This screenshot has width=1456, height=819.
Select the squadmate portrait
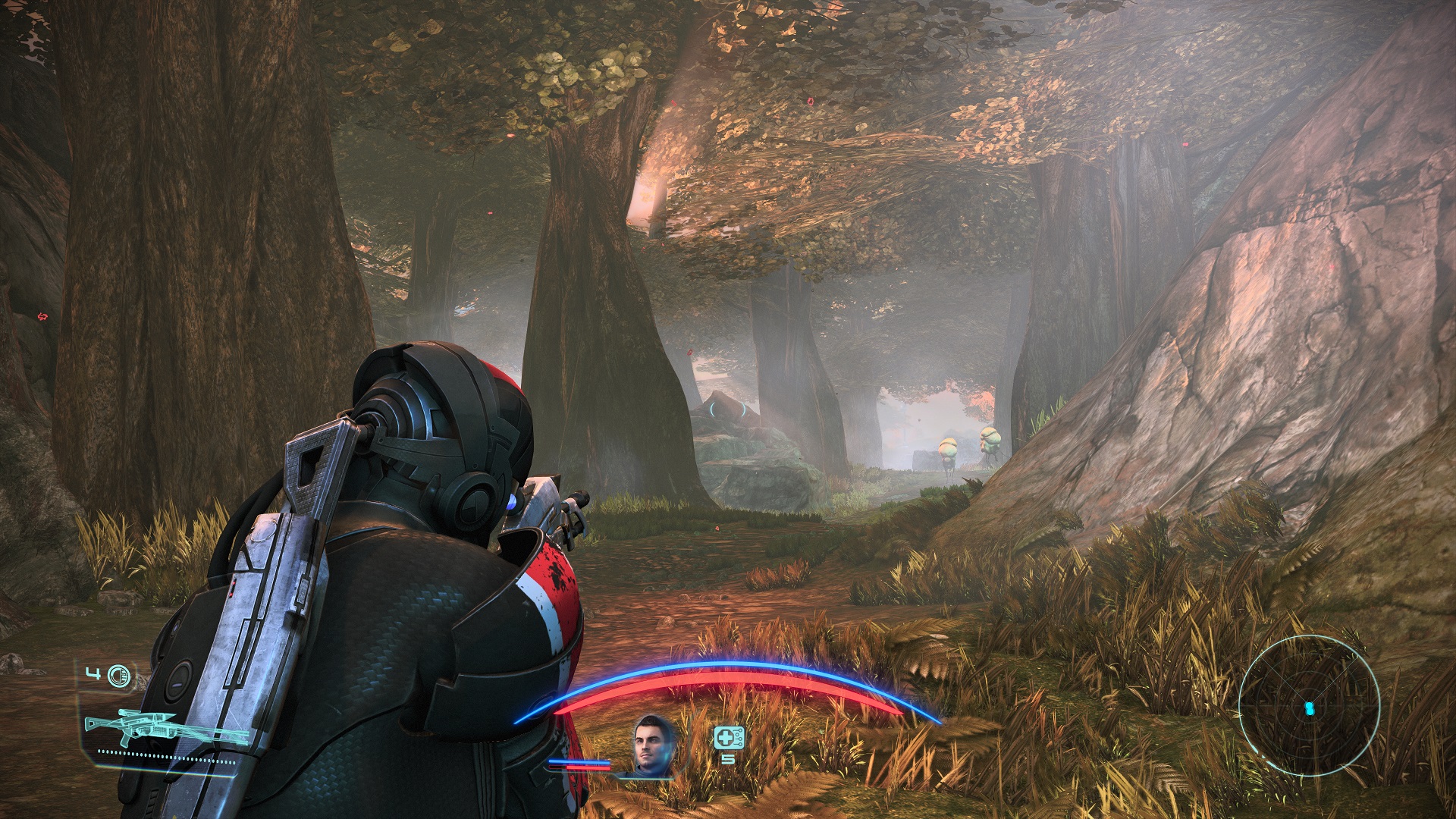point(653,745)
